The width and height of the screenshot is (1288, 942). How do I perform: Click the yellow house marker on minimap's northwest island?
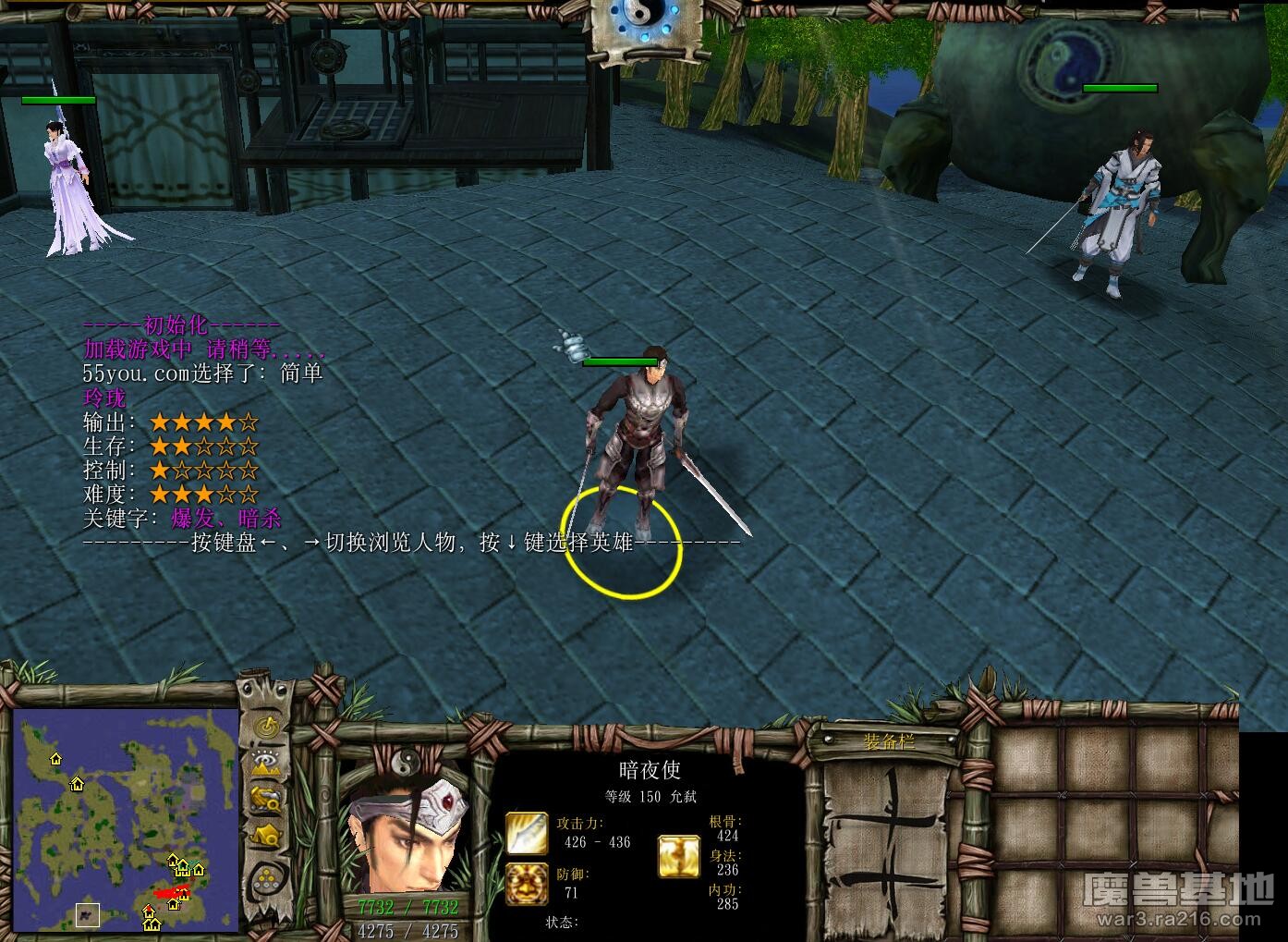(x=56, y=759)
